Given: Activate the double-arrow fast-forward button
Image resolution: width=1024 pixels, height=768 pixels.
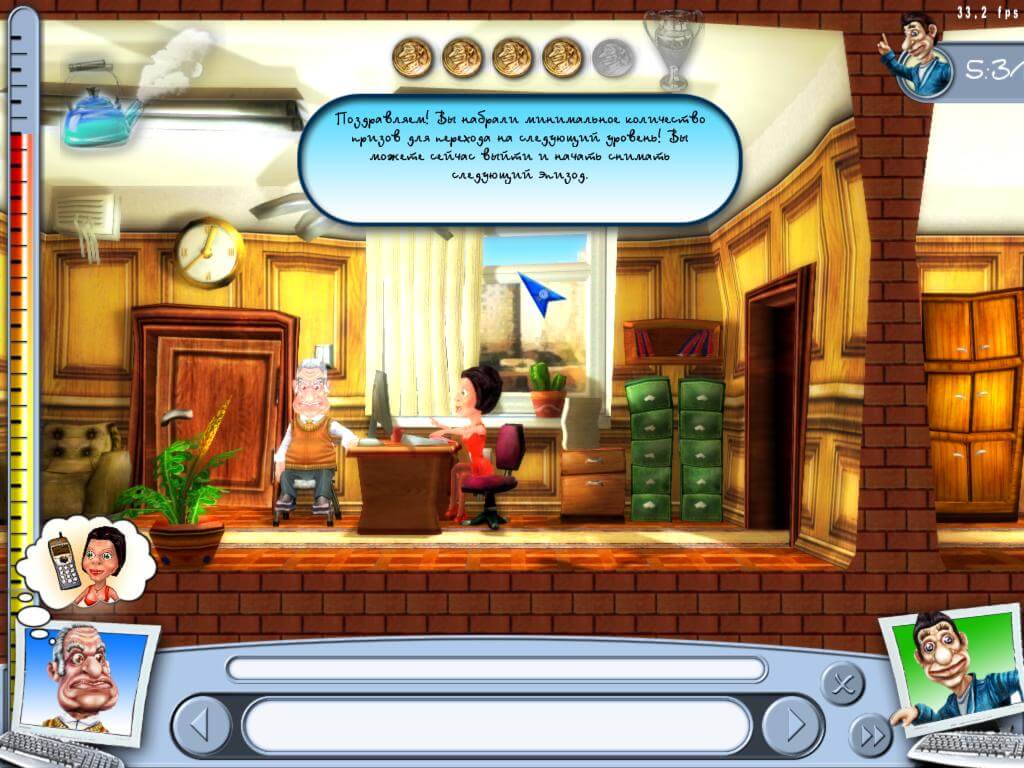Looking at the screenshot, I should (x=871, y=737).
